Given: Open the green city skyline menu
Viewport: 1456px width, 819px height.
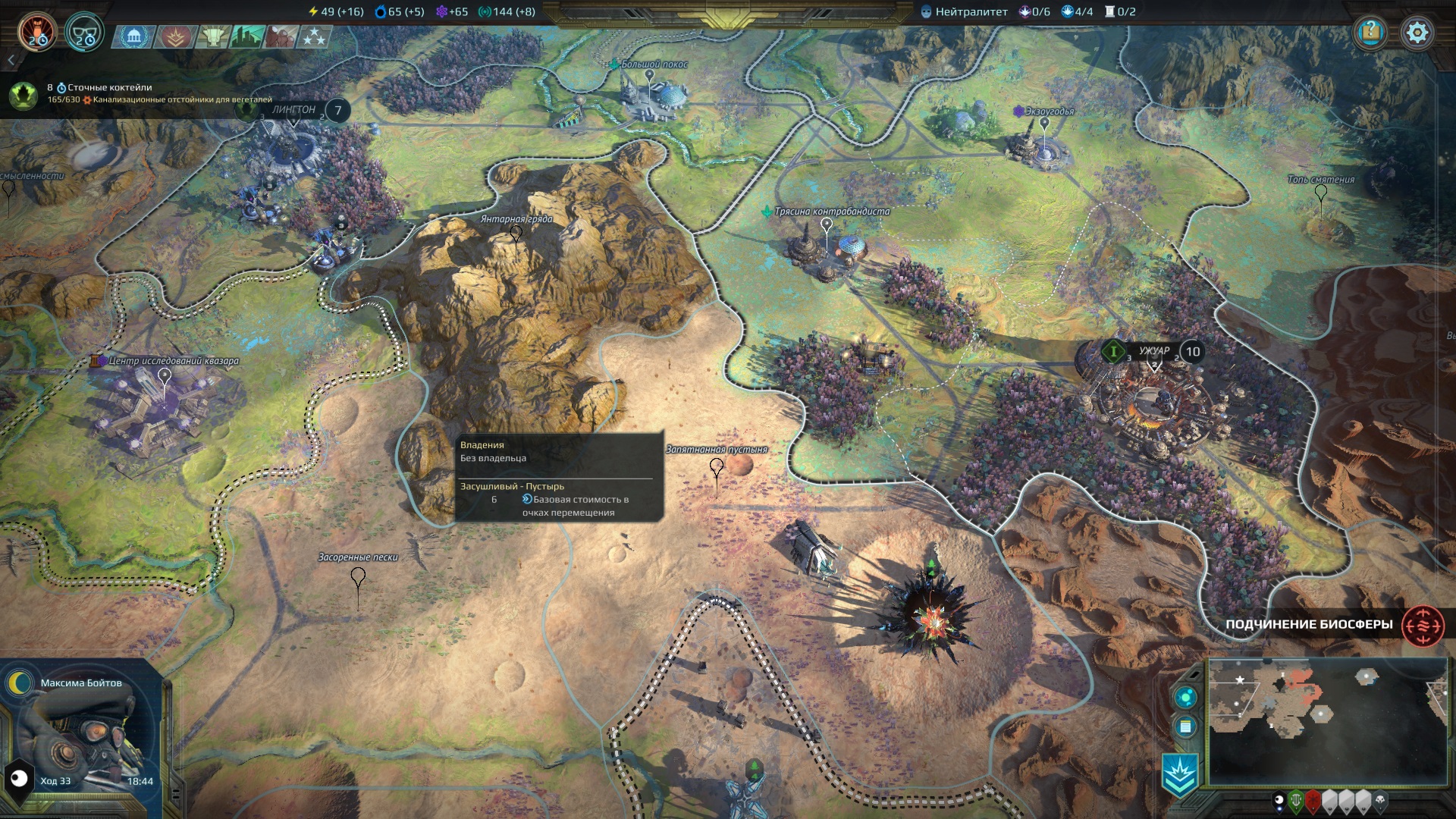Looking at the screenshot, I should (x=247, y=36).
